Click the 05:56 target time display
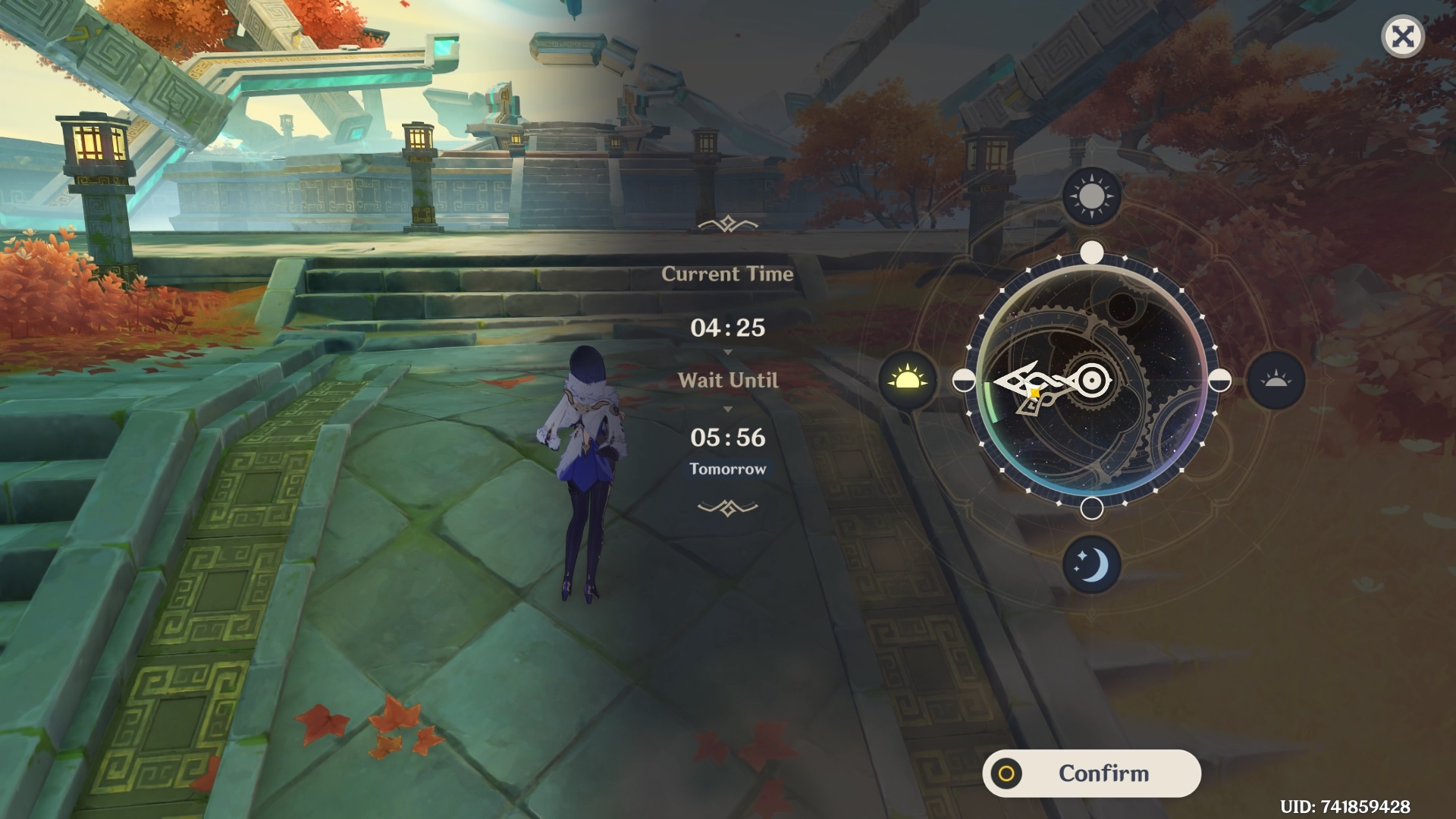The image size is (1456, 819). [727, 438]
